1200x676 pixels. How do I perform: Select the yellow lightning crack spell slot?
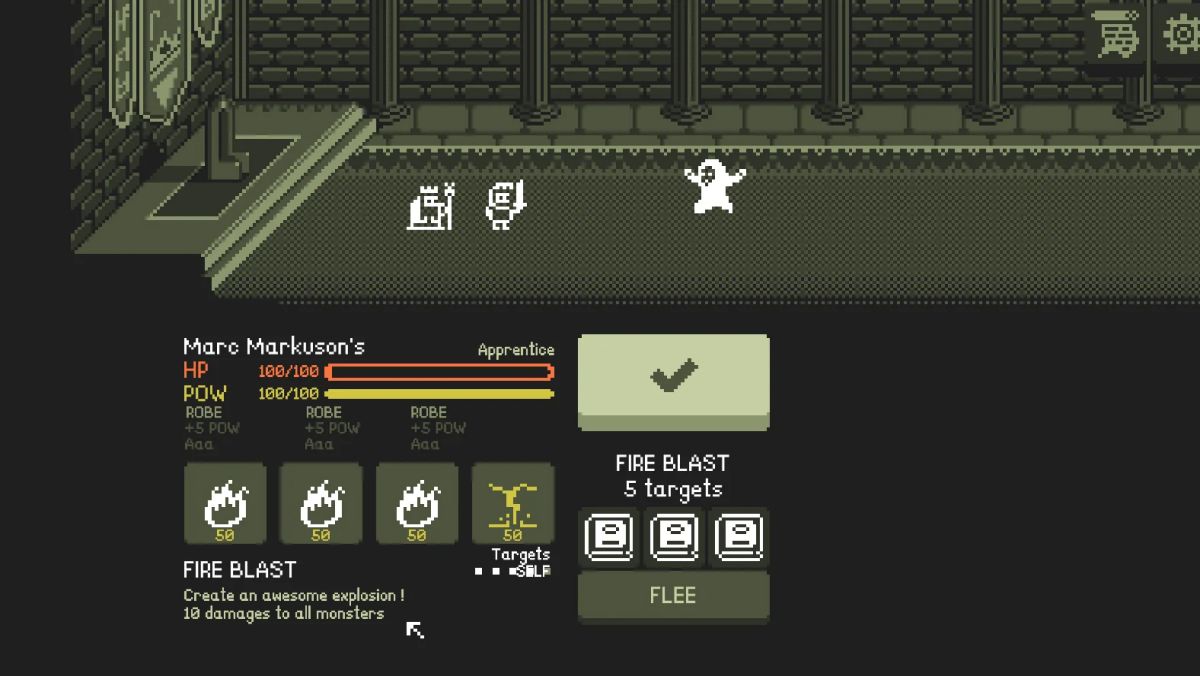pos(512,503)
